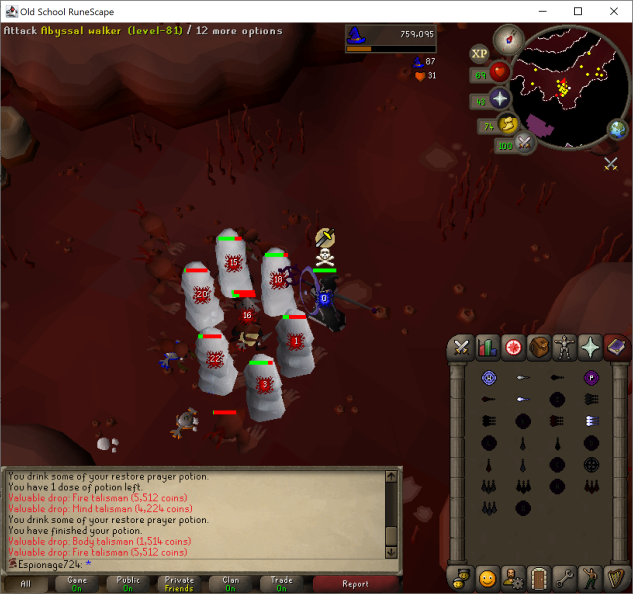Click the Report button in chat
Screen dimensions: 633x594
pos(355,584)
